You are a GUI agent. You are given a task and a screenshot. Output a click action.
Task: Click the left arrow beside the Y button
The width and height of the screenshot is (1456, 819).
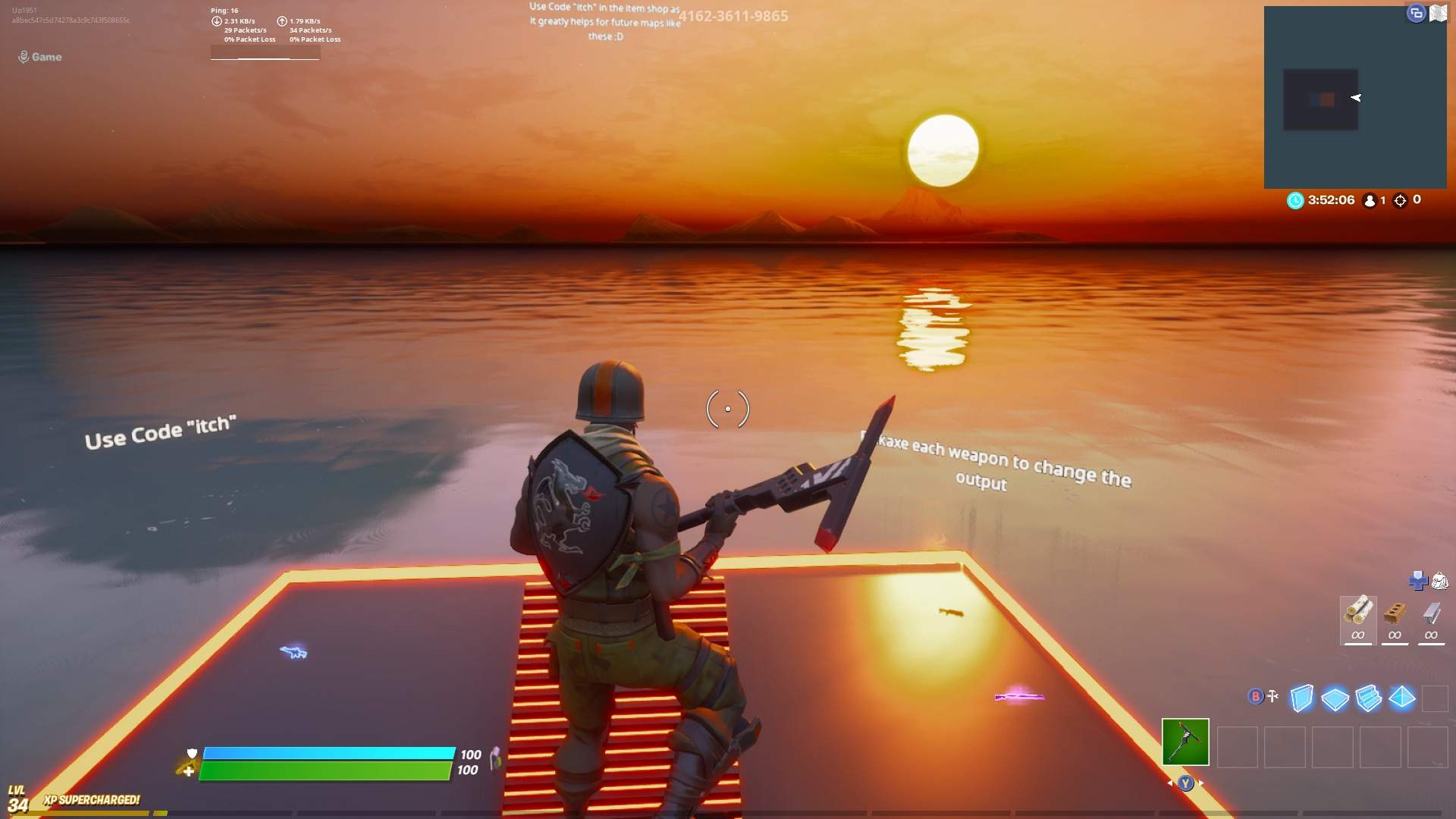coord(1170,783)
